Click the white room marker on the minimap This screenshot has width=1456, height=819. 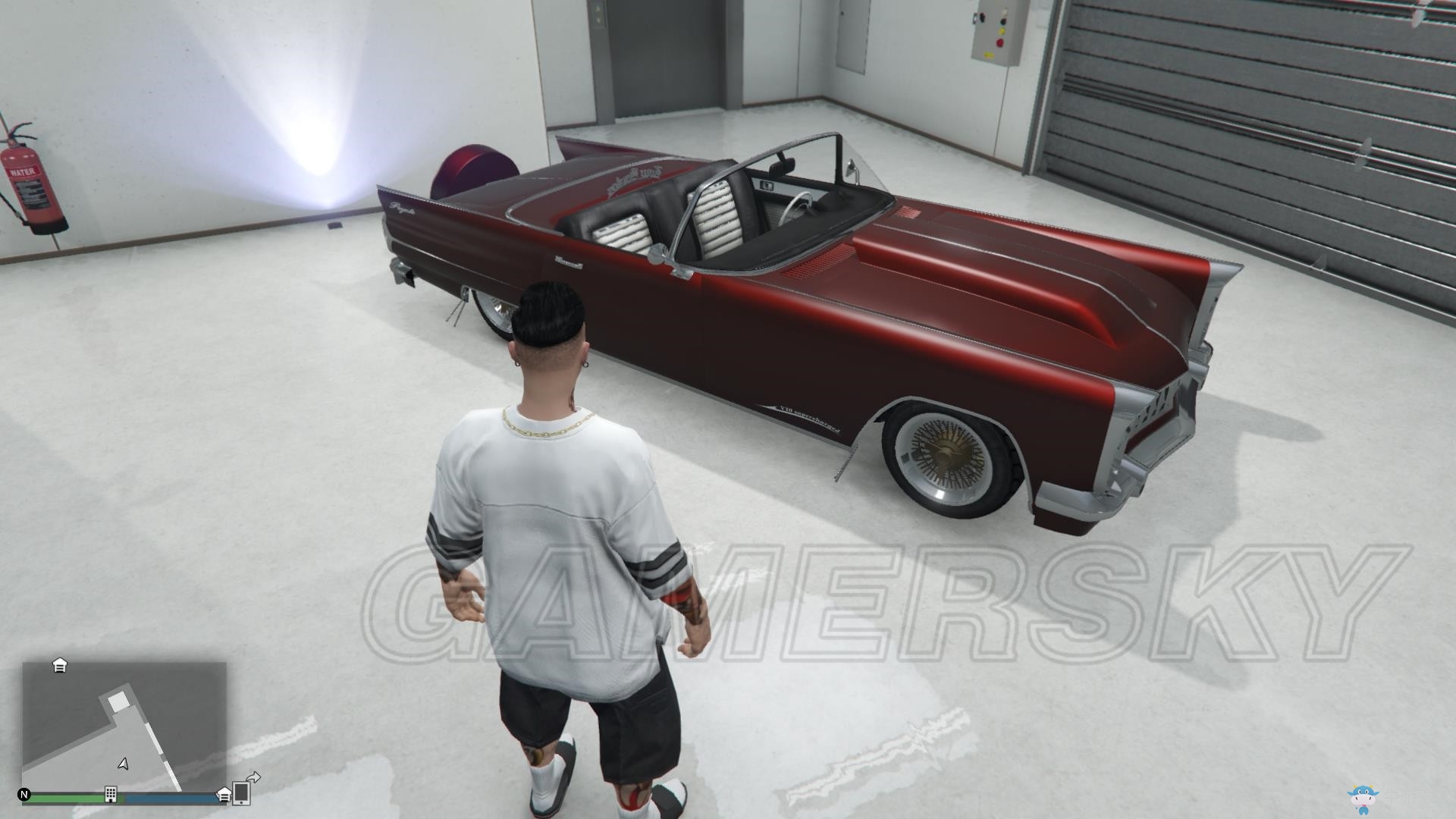pyautogui.click(x=118, y=701)
